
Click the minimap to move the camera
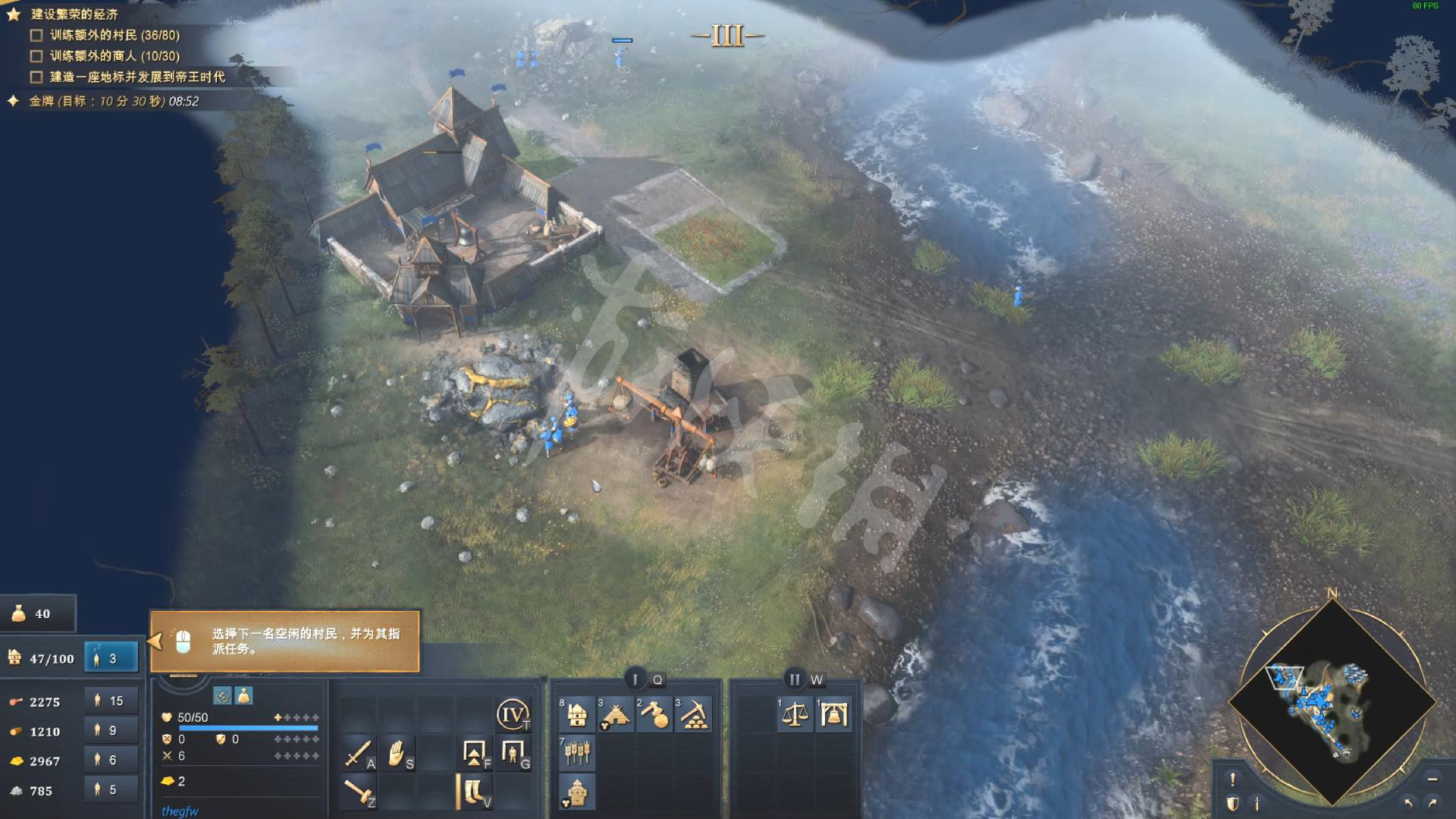1332,701
